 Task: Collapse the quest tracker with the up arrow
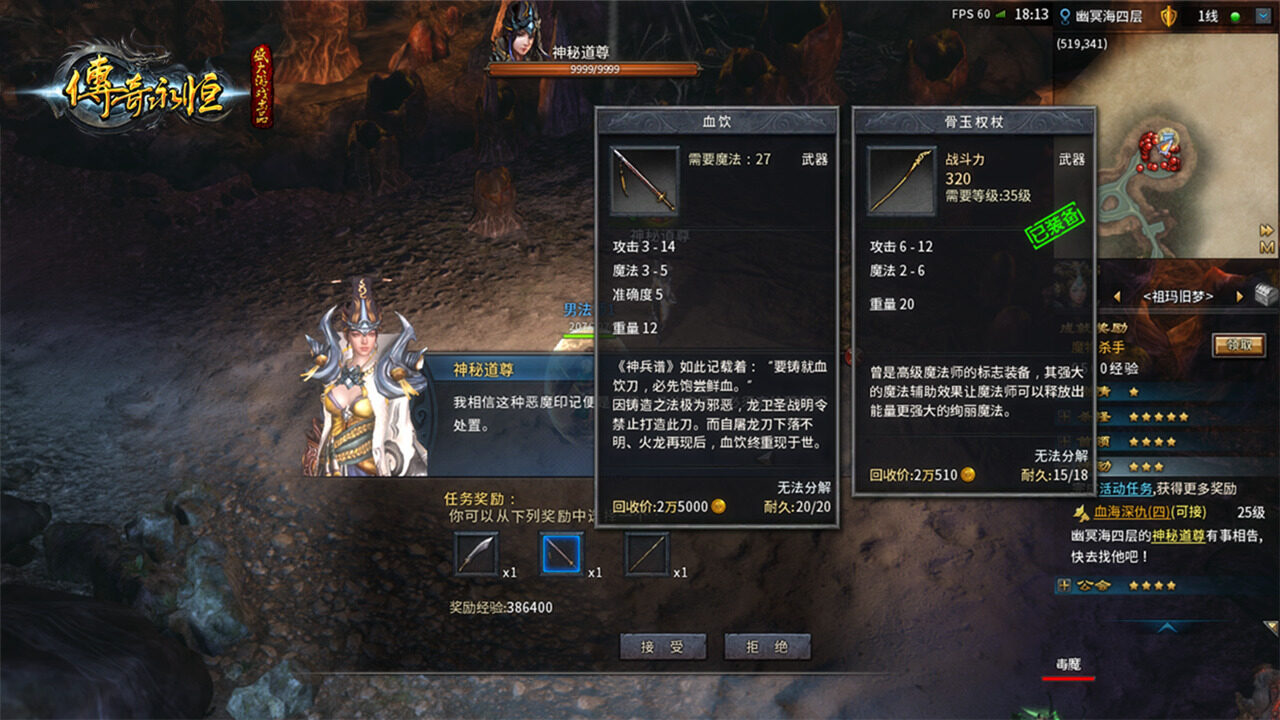point(1166,627)
